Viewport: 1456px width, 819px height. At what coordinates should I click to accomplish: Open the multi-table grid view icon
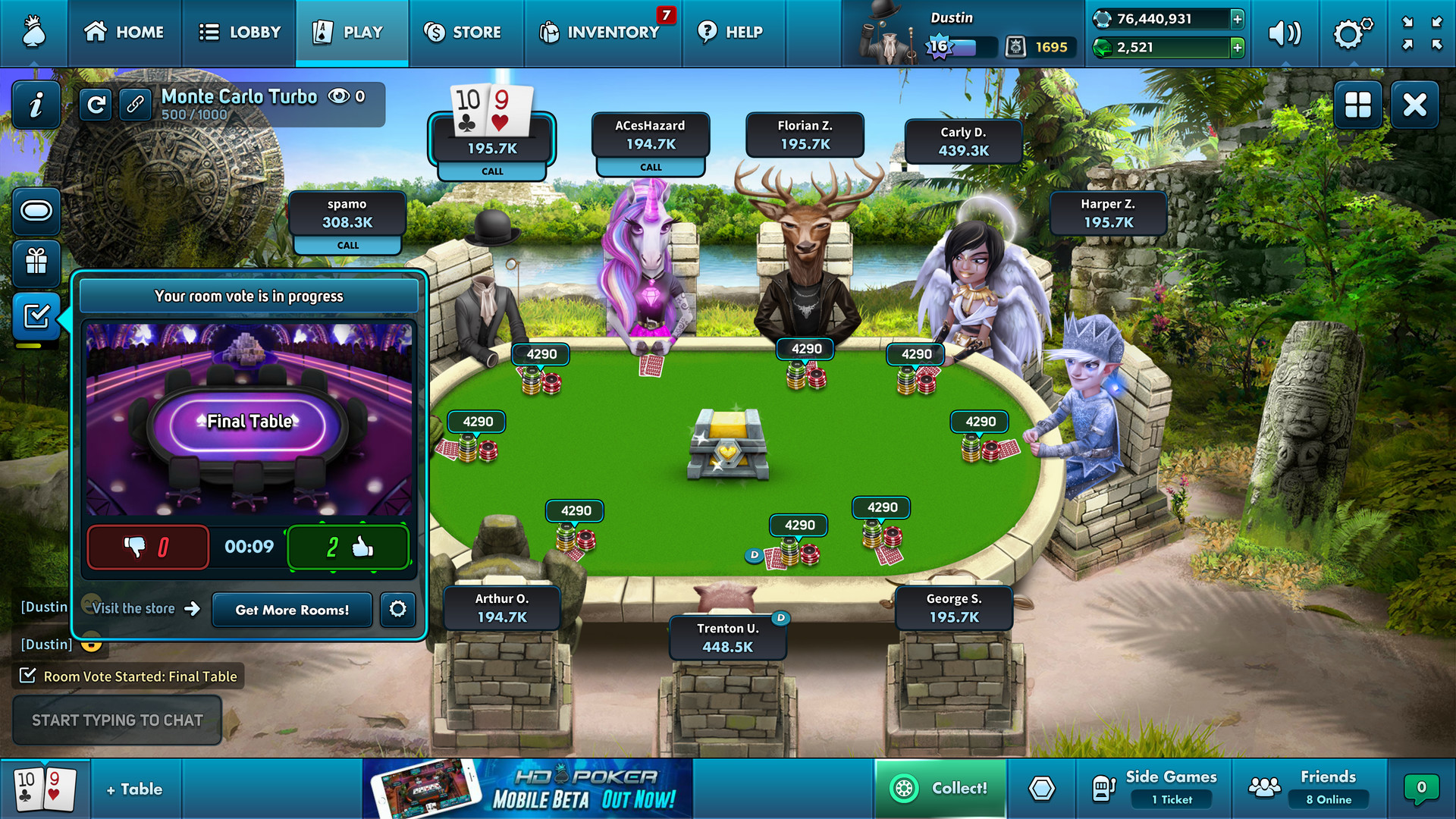pos(1357,105)
